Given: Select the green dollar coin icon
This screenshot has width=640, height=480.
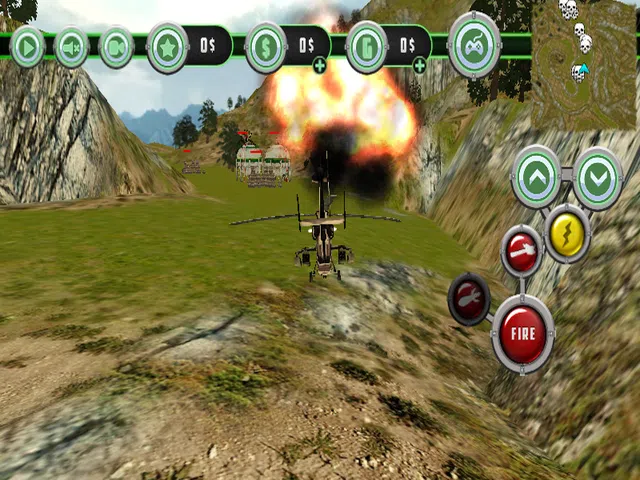Looking at the screenshot, I should (266, 47).
